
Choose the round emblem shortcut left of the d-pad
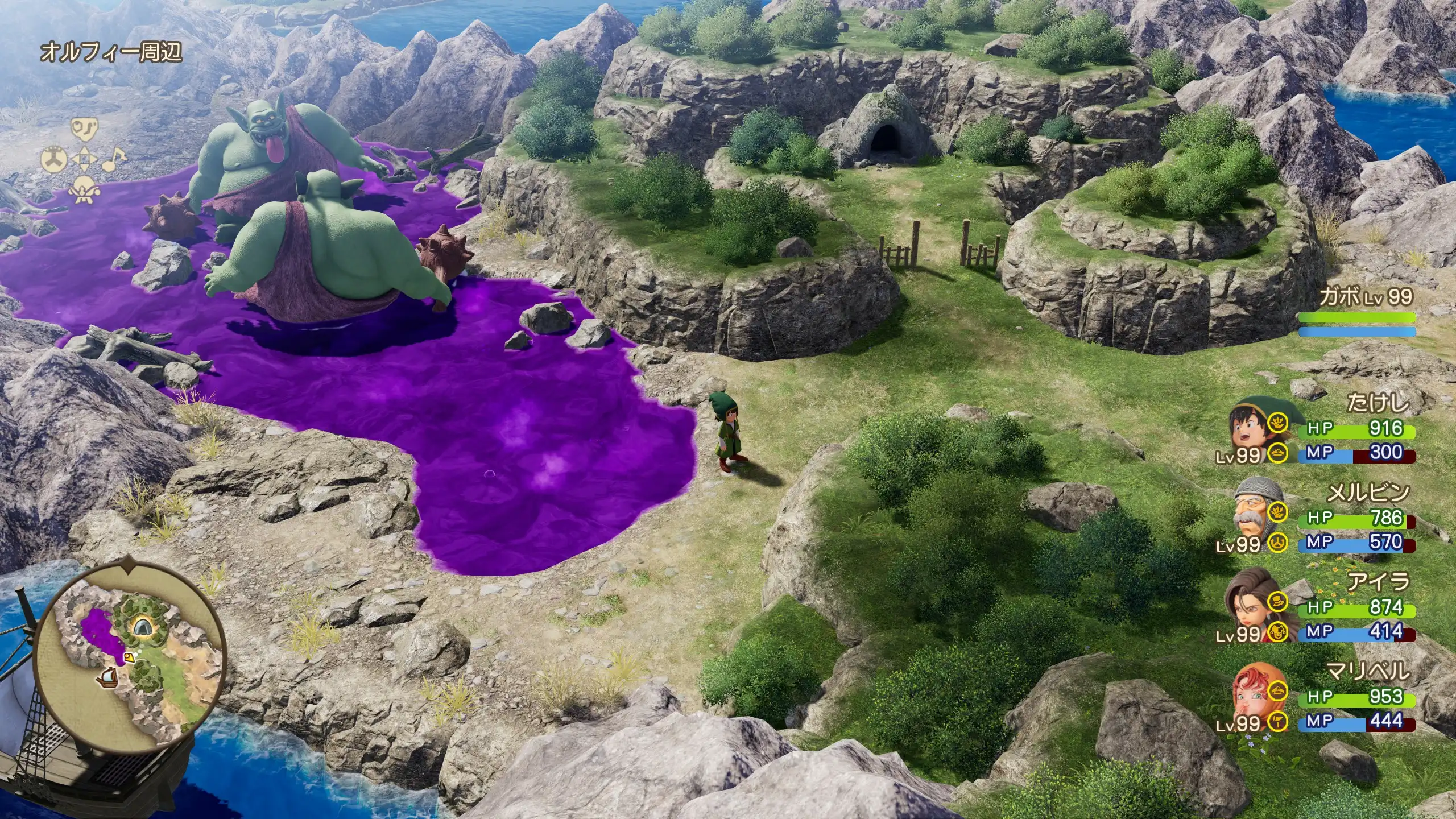tap(53, 160)
